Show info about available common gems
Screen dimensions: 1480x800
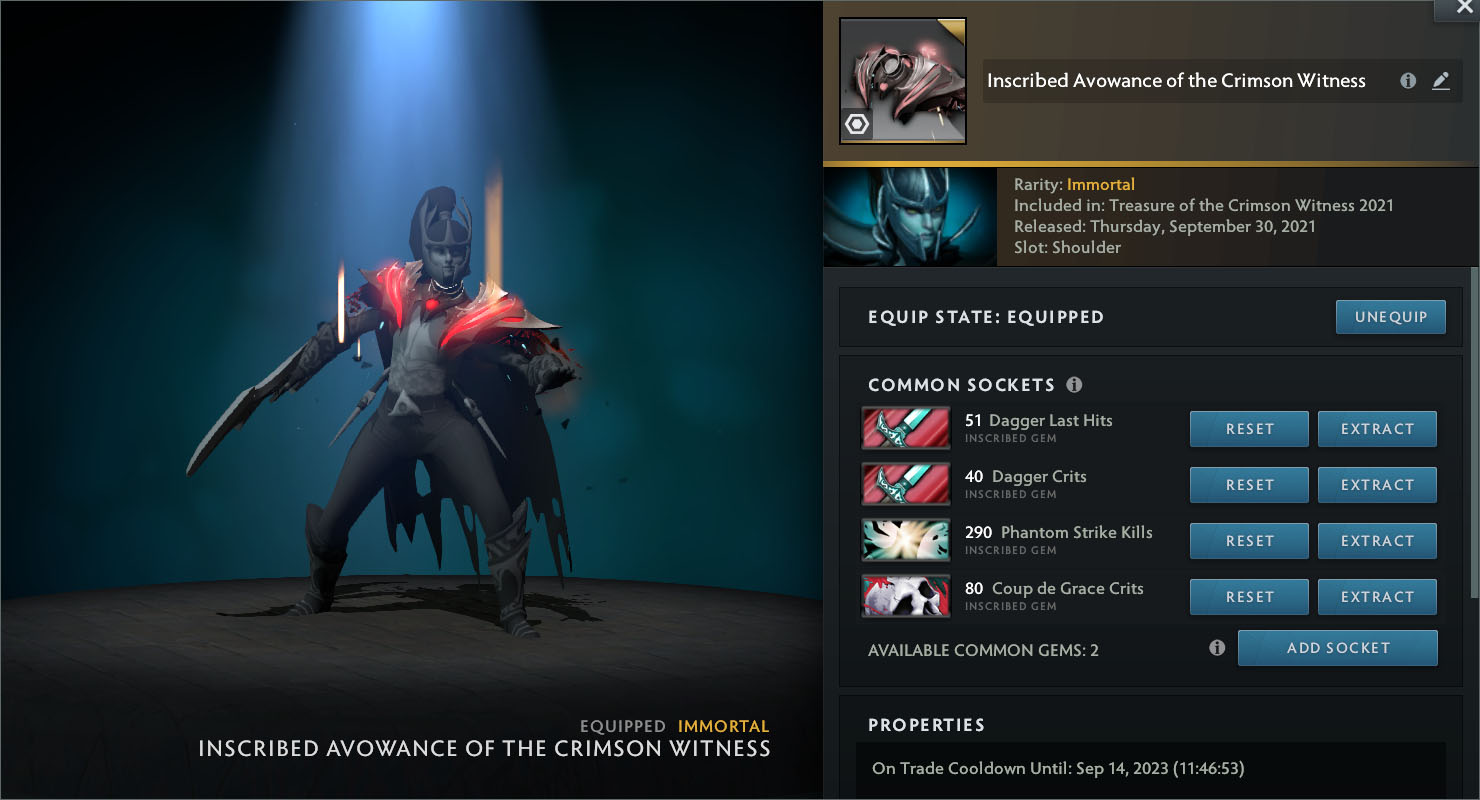tap(1217, 648)
